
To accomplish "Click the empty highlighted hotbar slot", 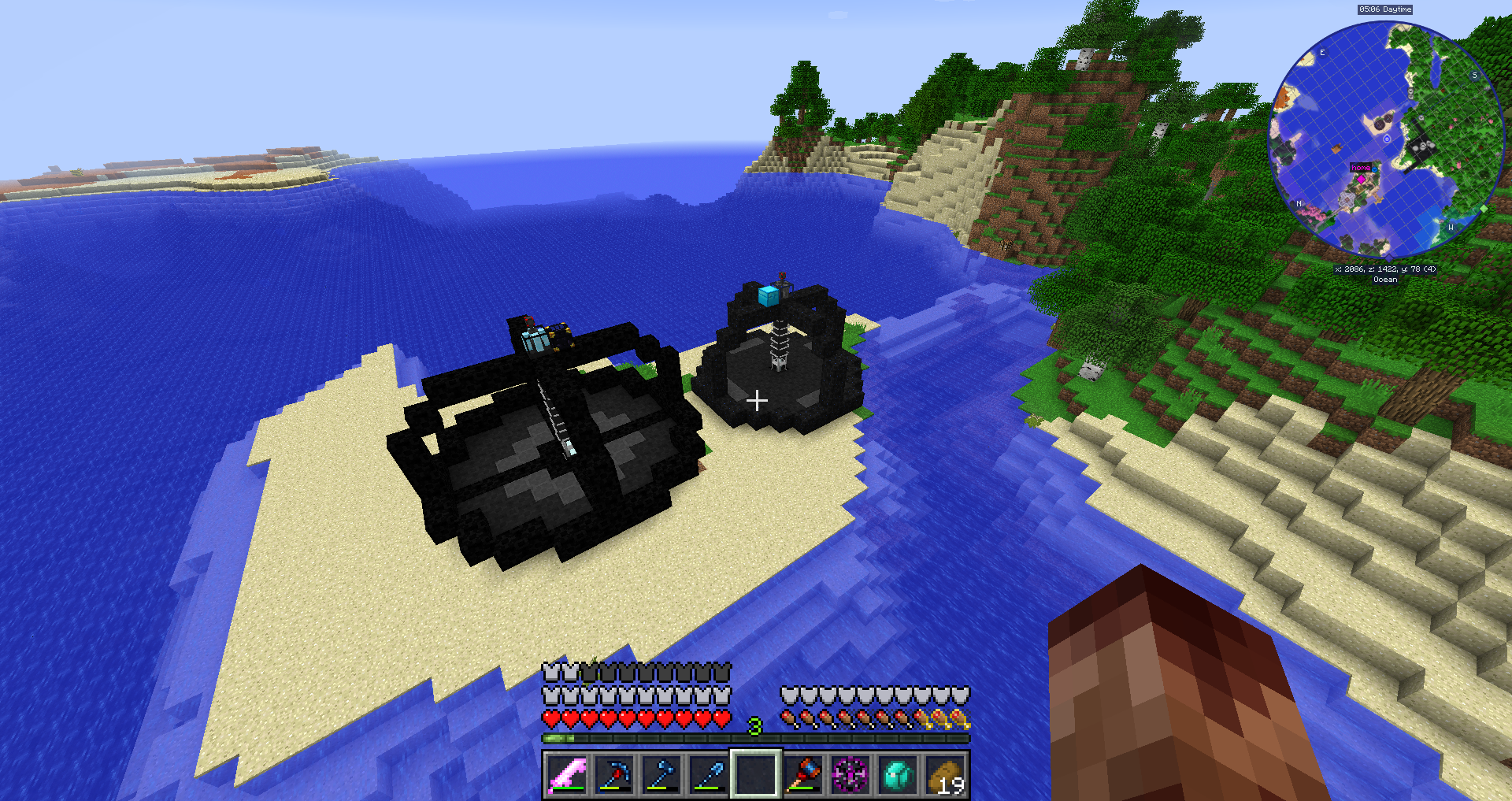I will [x=756, y=774].
